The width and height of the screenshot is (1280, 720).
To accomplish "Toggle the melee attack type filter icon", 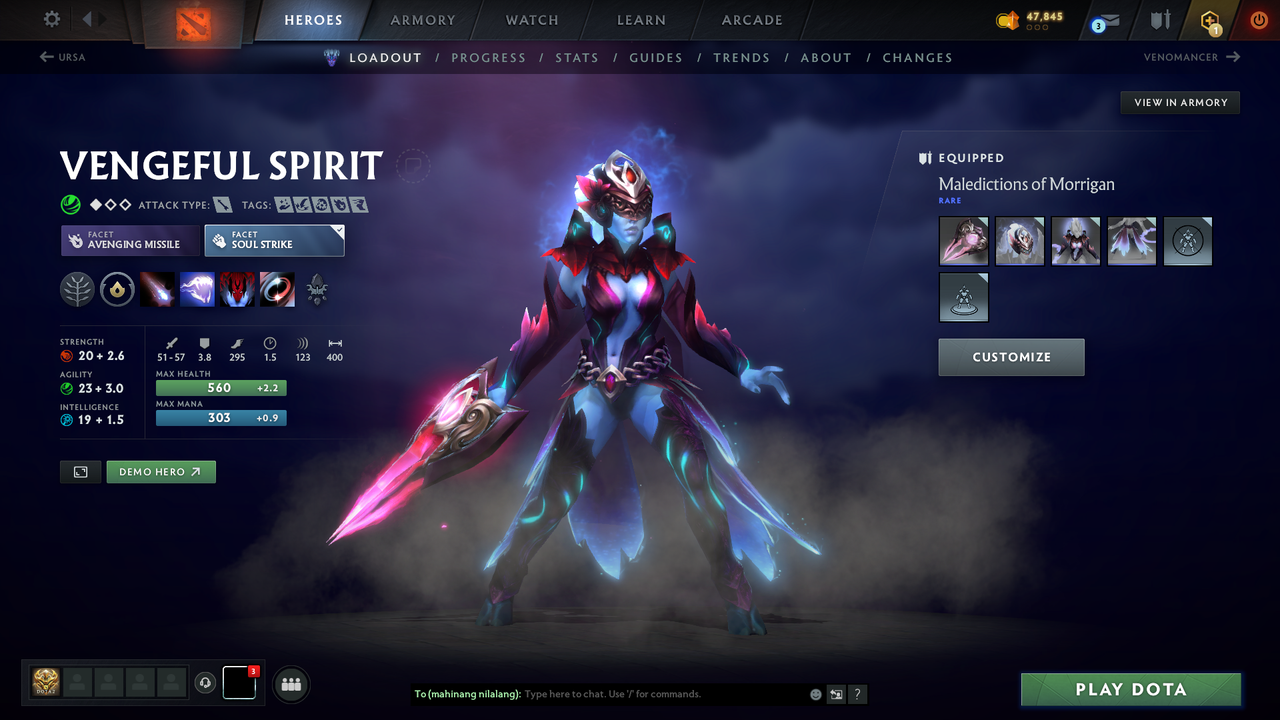I will 222,204.
